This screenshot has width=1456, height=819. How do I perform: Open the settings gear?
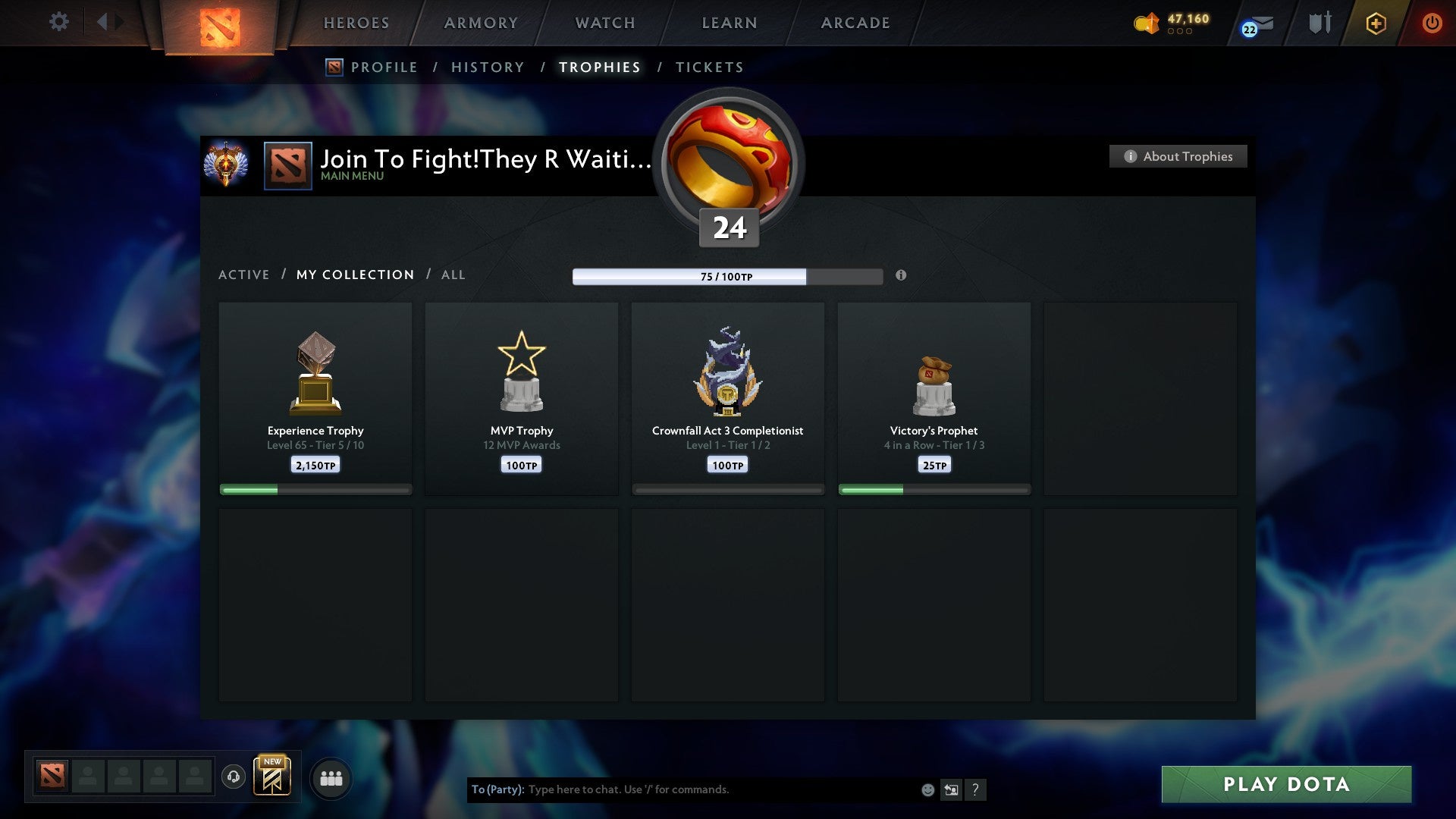point(58,22)
